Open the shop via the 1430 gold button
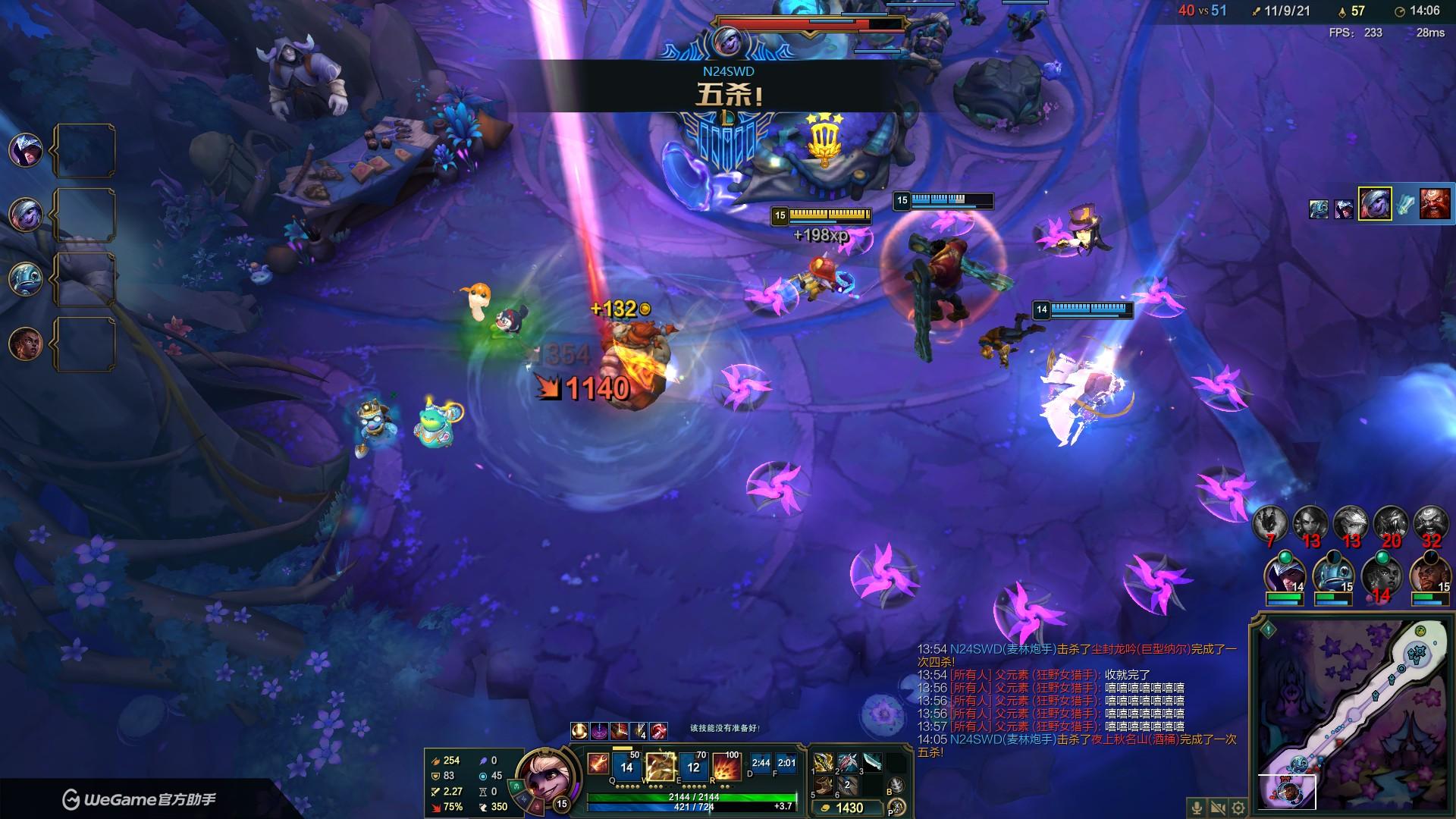The width and height of the screenshot is (1456, 819). click(849, 808)
